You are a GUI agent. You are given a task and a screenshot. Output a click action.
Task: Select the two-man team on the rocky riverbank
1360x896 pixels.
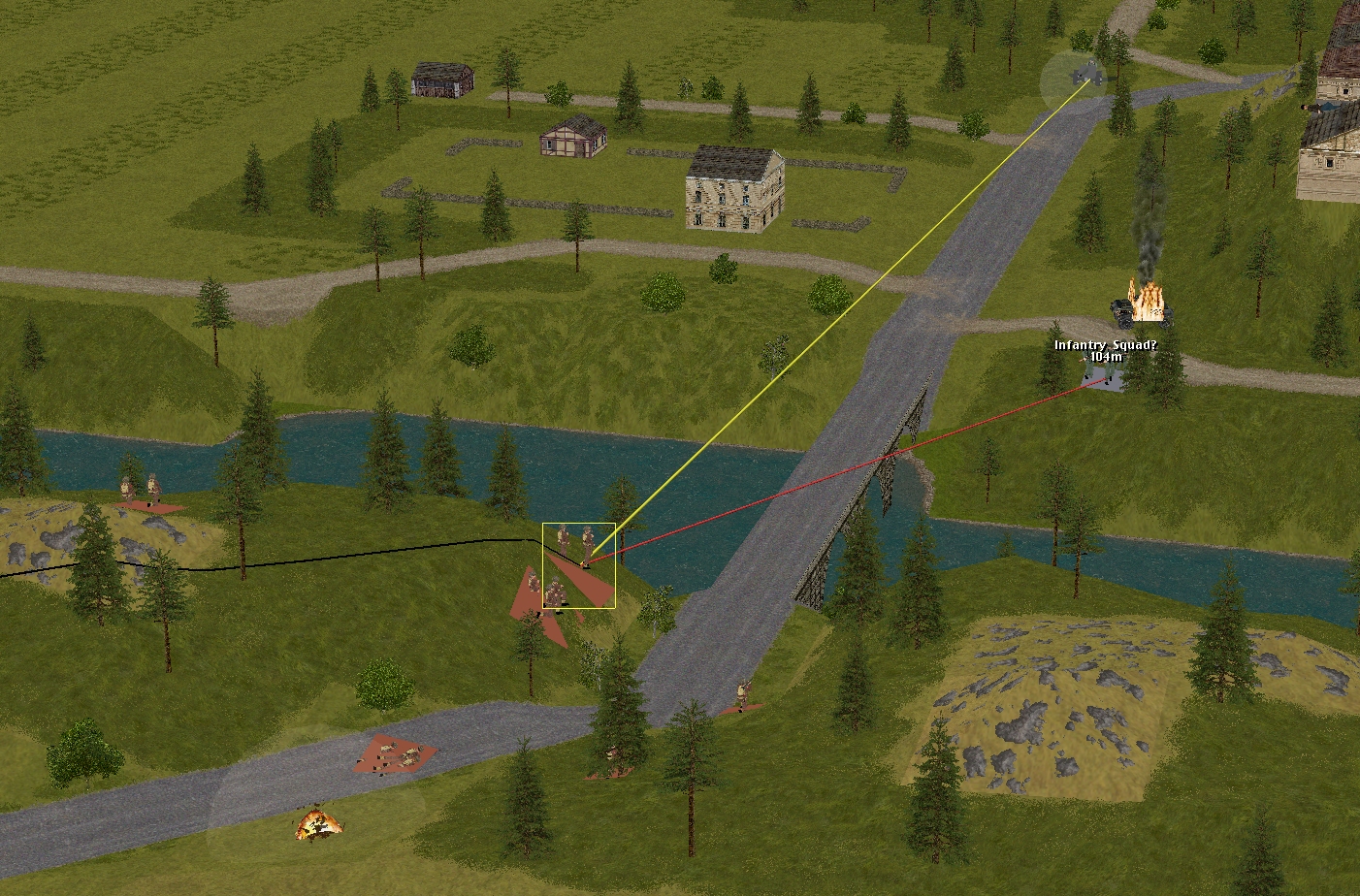click(x=142, y=492)
